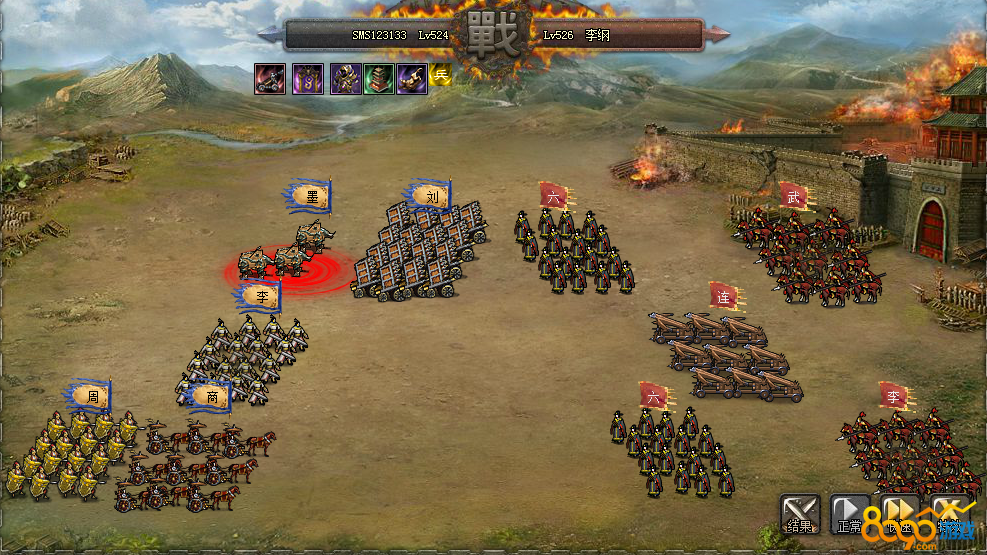Inspect the purple armor buff icon

click(345, 78)
